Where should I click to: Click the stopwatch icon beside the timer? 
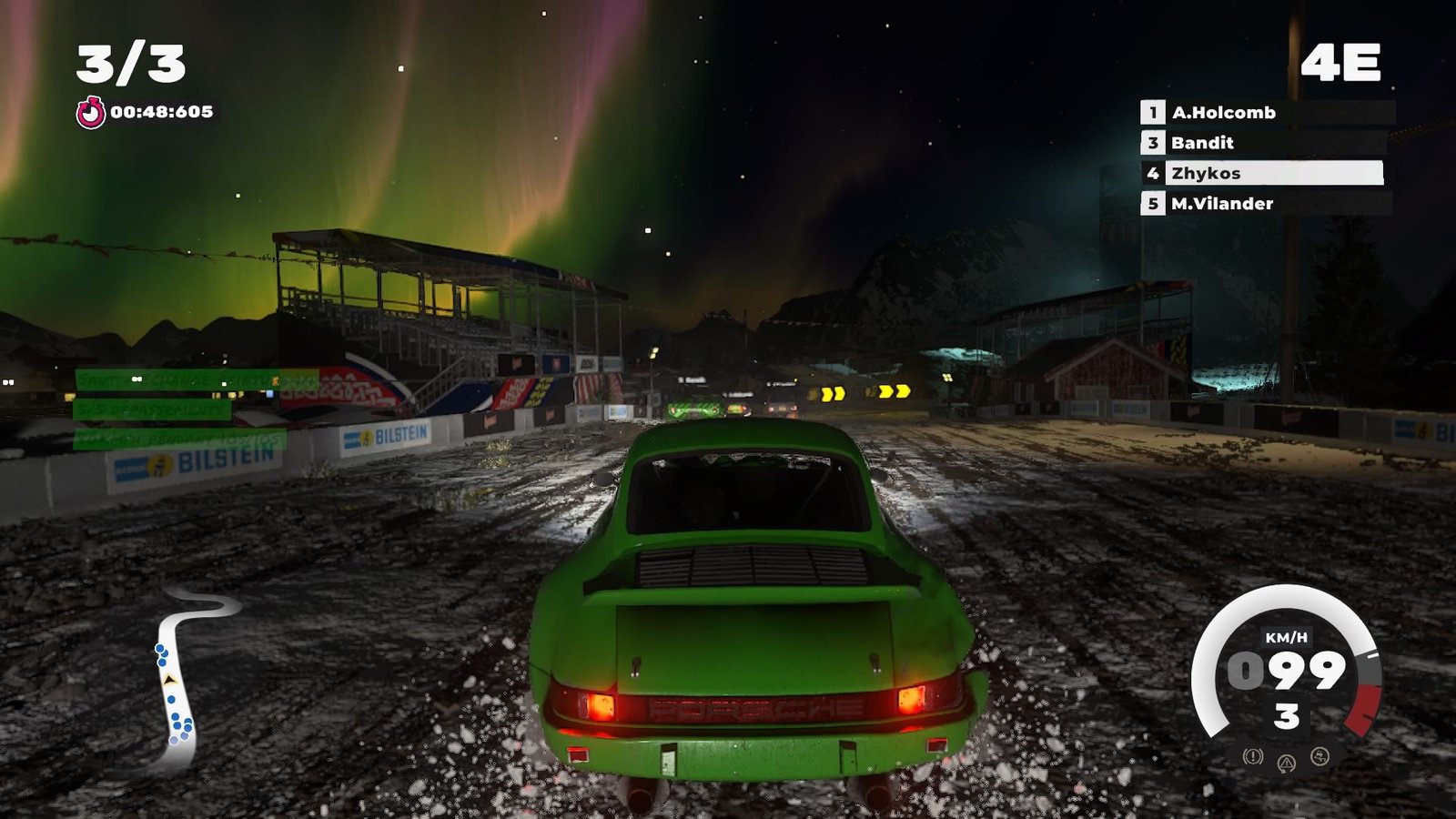click(x=90, y=113)
